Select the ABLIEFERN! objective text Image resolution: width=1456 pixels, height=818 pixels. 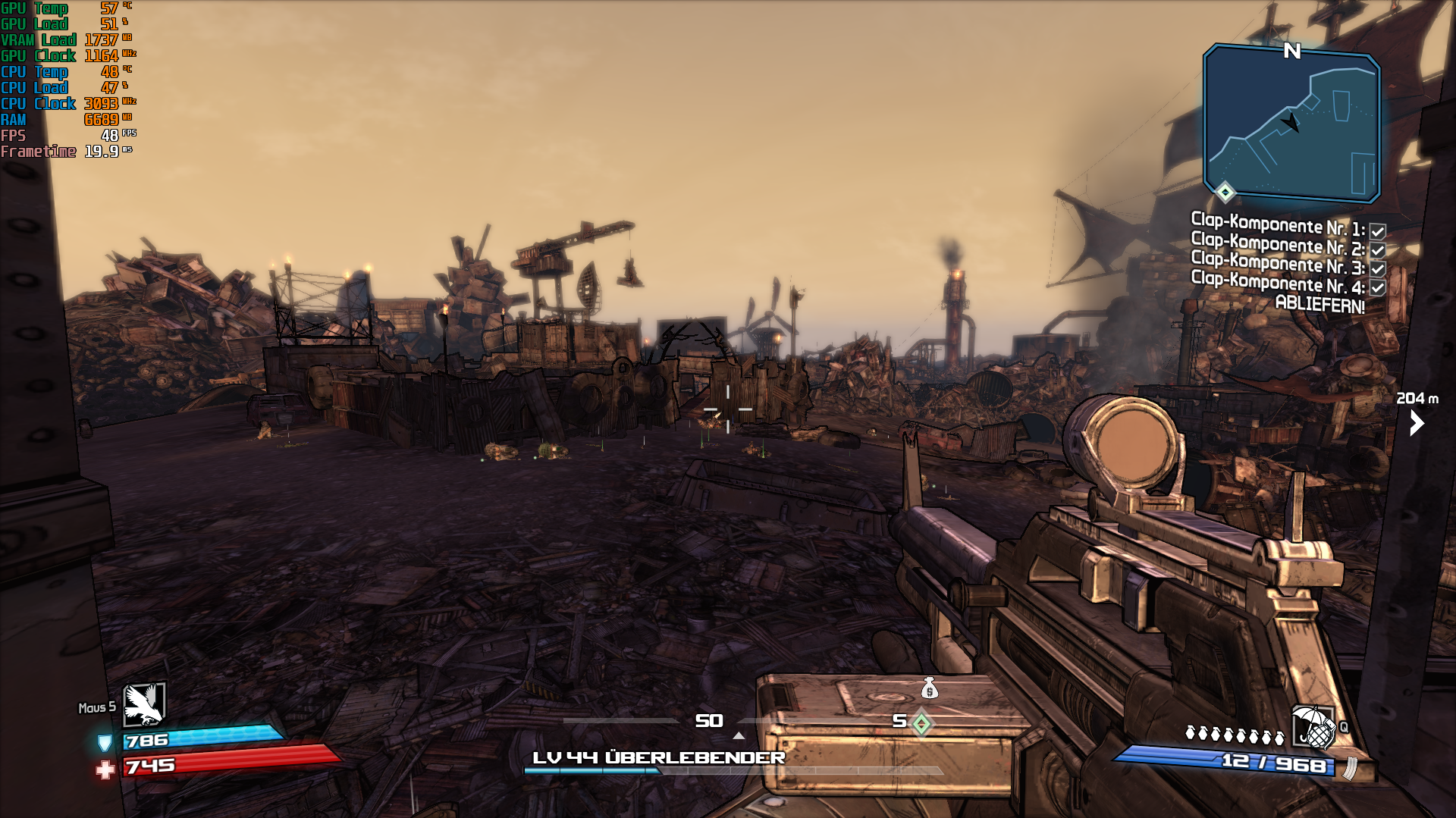pyautogui.click(x=1319, y=305)
